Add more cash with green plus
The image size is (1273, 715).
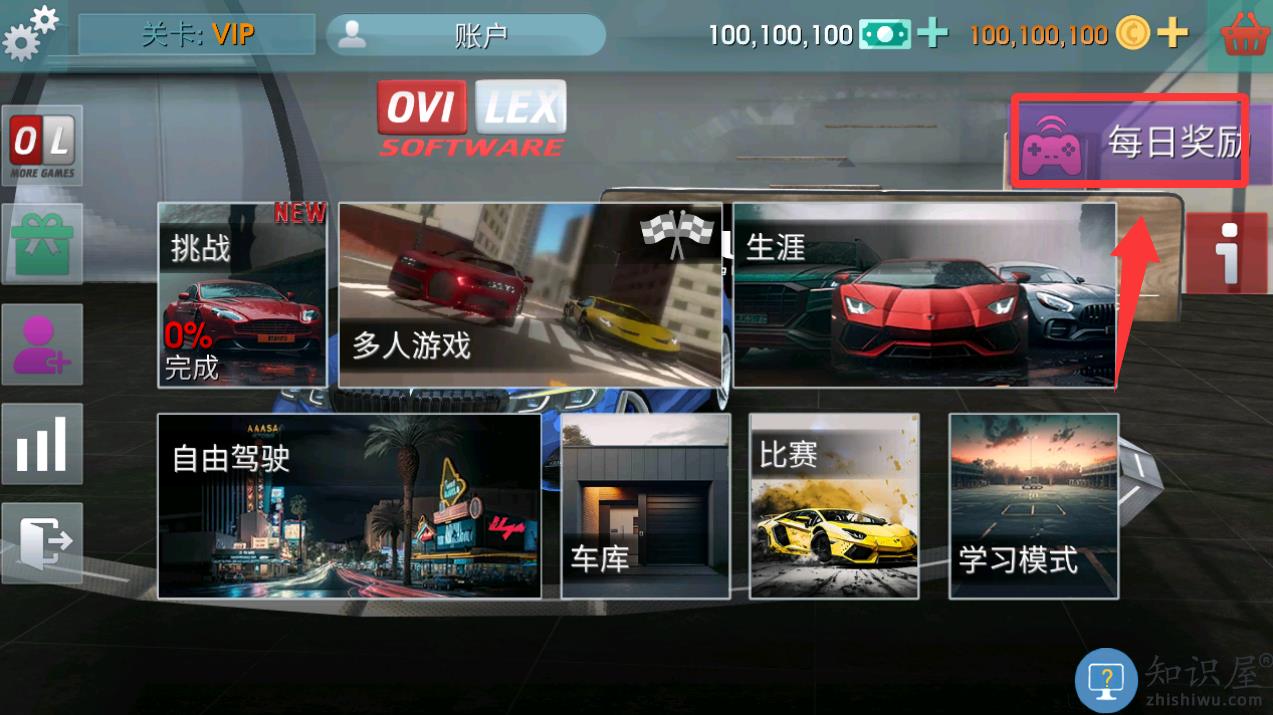click(932, 35)
